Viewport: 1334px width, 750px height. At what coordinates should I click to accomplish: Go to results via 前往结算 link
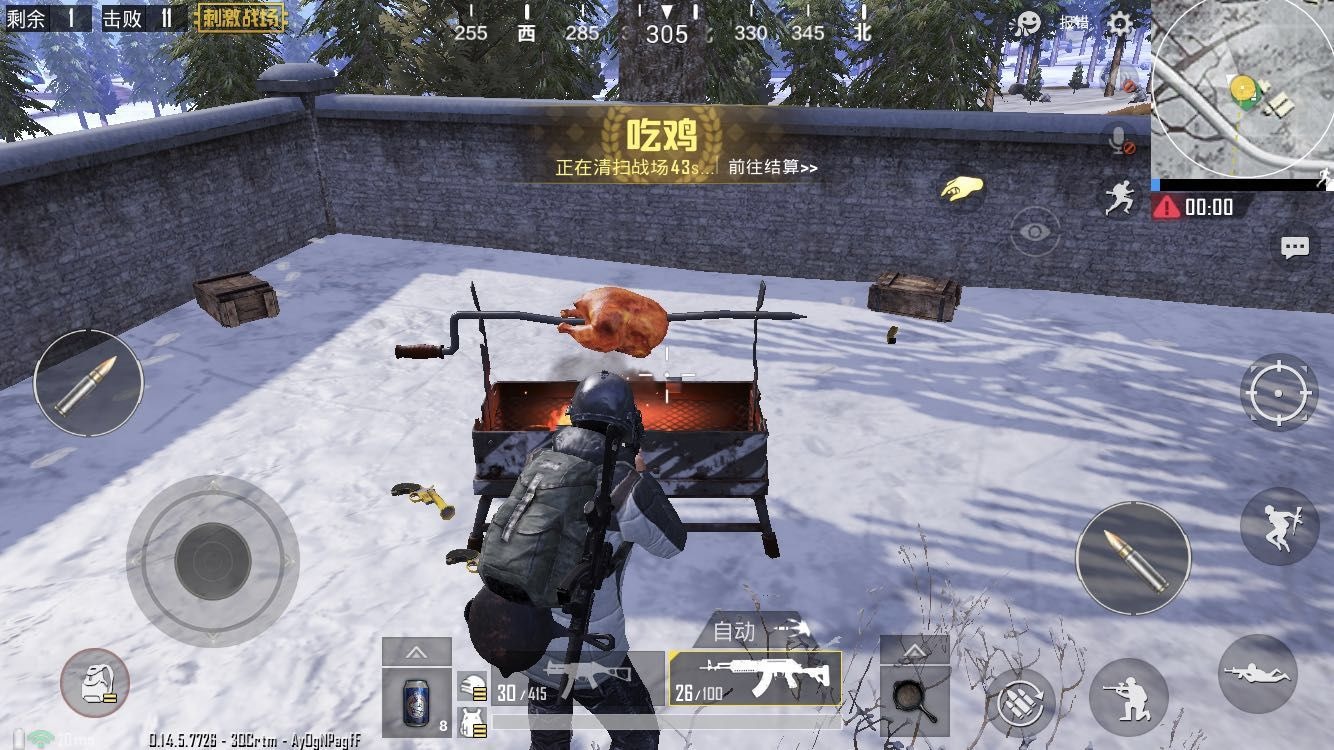[772, 168]
